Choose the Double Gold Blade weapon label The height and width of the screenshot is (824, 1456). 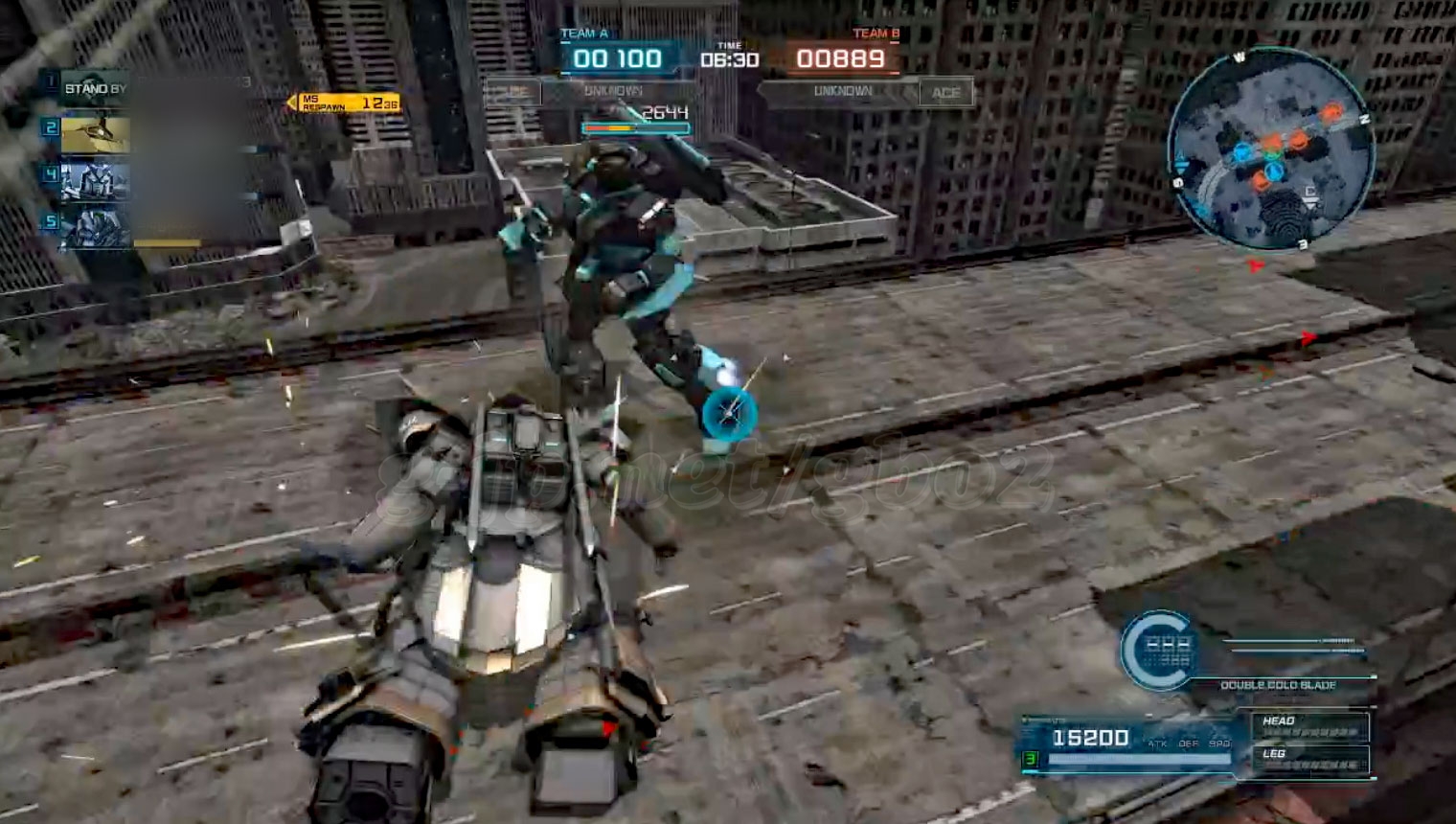coord(1278,685)
